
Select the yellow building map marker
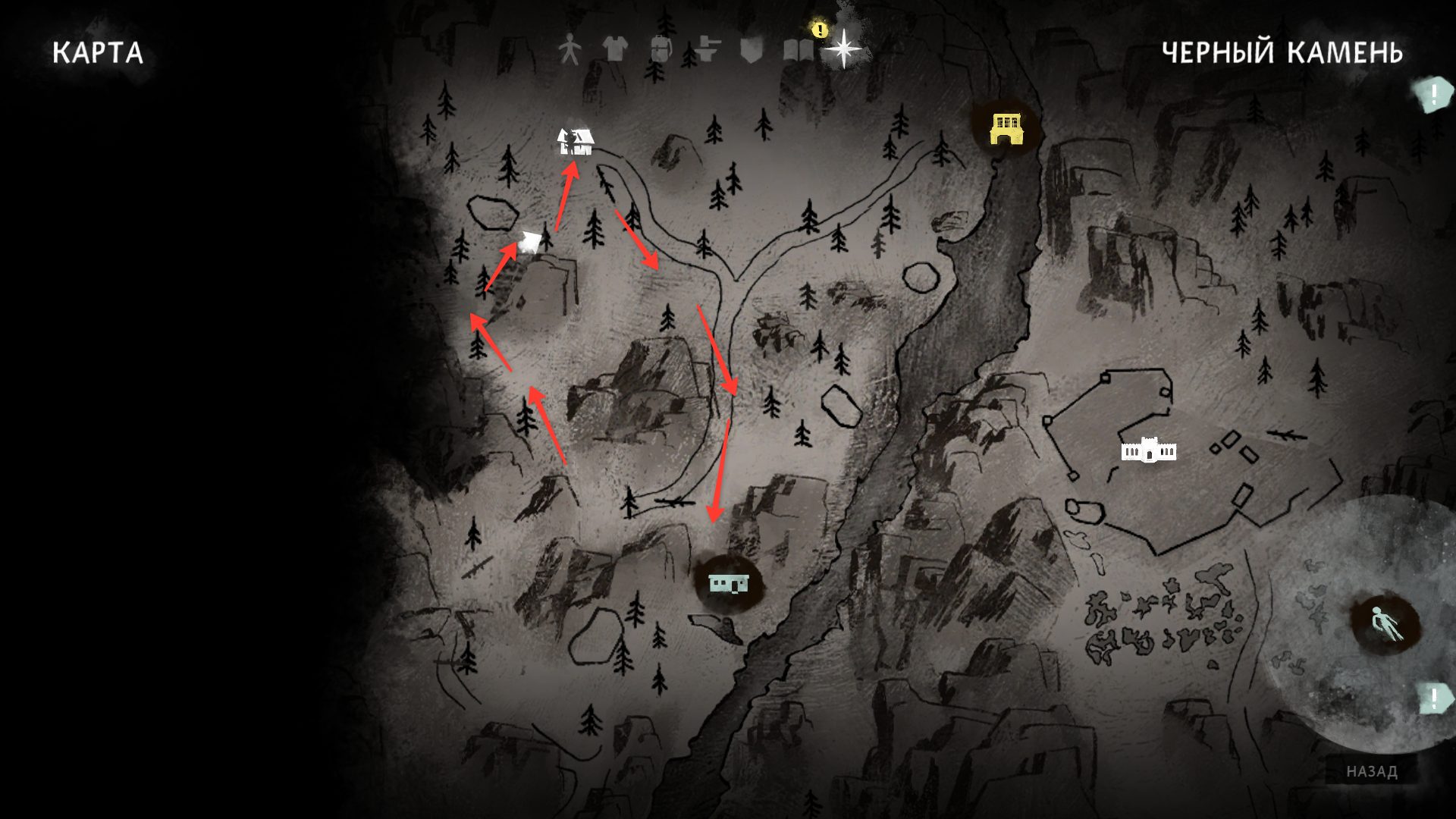[1006, 129]
